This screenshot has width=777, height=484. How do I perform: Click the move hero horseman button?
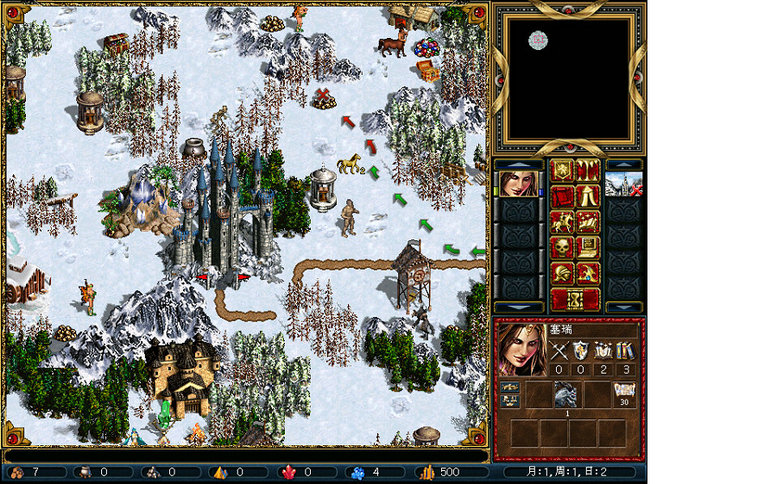tap(562, 222)
